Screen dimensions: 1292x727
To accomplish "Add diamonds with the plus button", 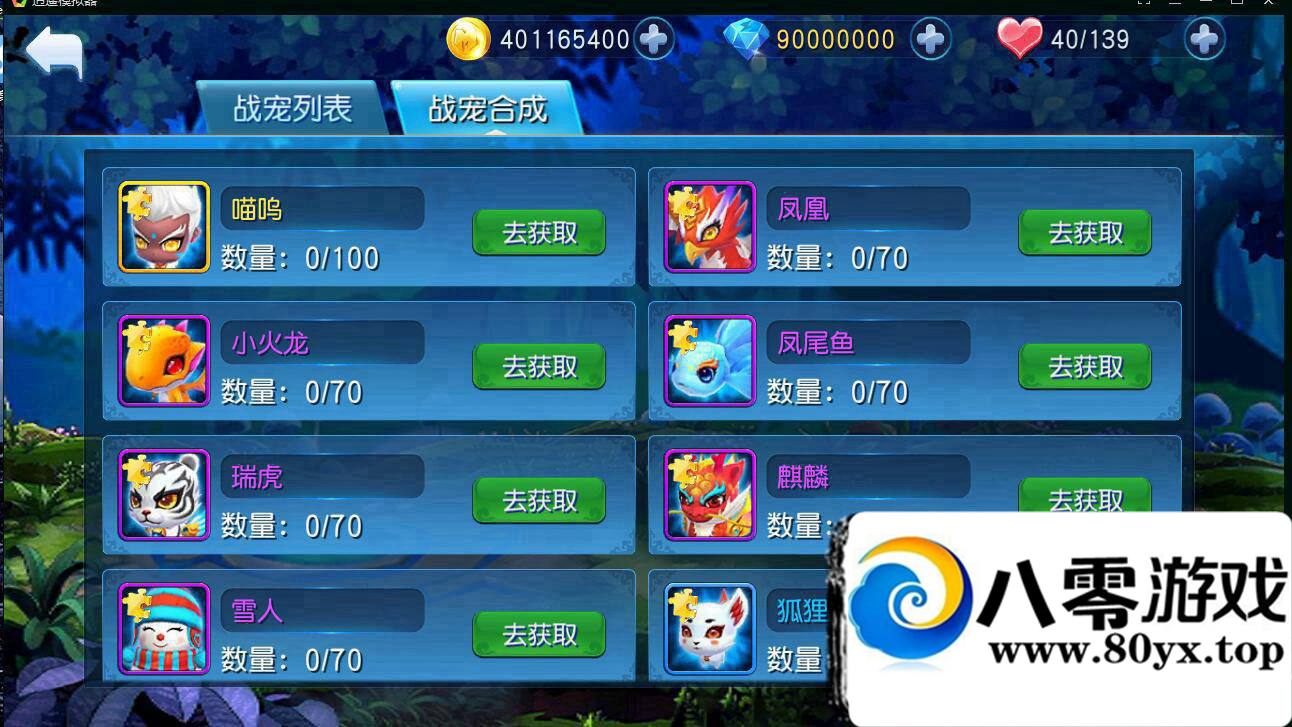I will coord(930,40).
